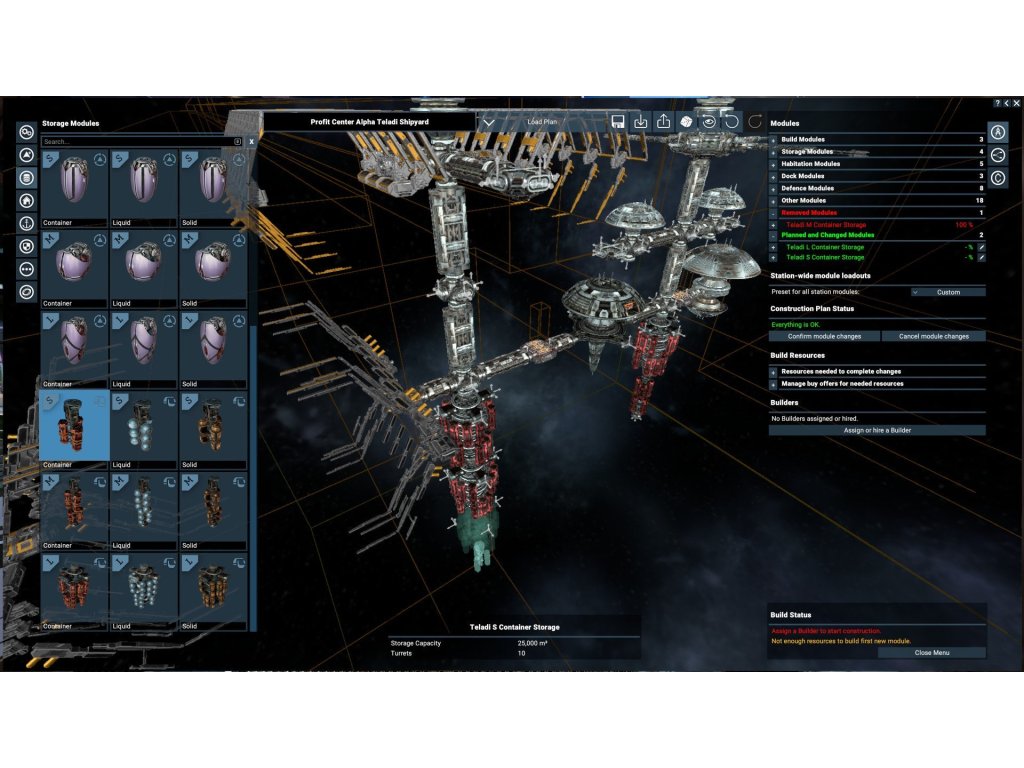
Task: Assign or hire a Builder
Action: pos(877,430)
